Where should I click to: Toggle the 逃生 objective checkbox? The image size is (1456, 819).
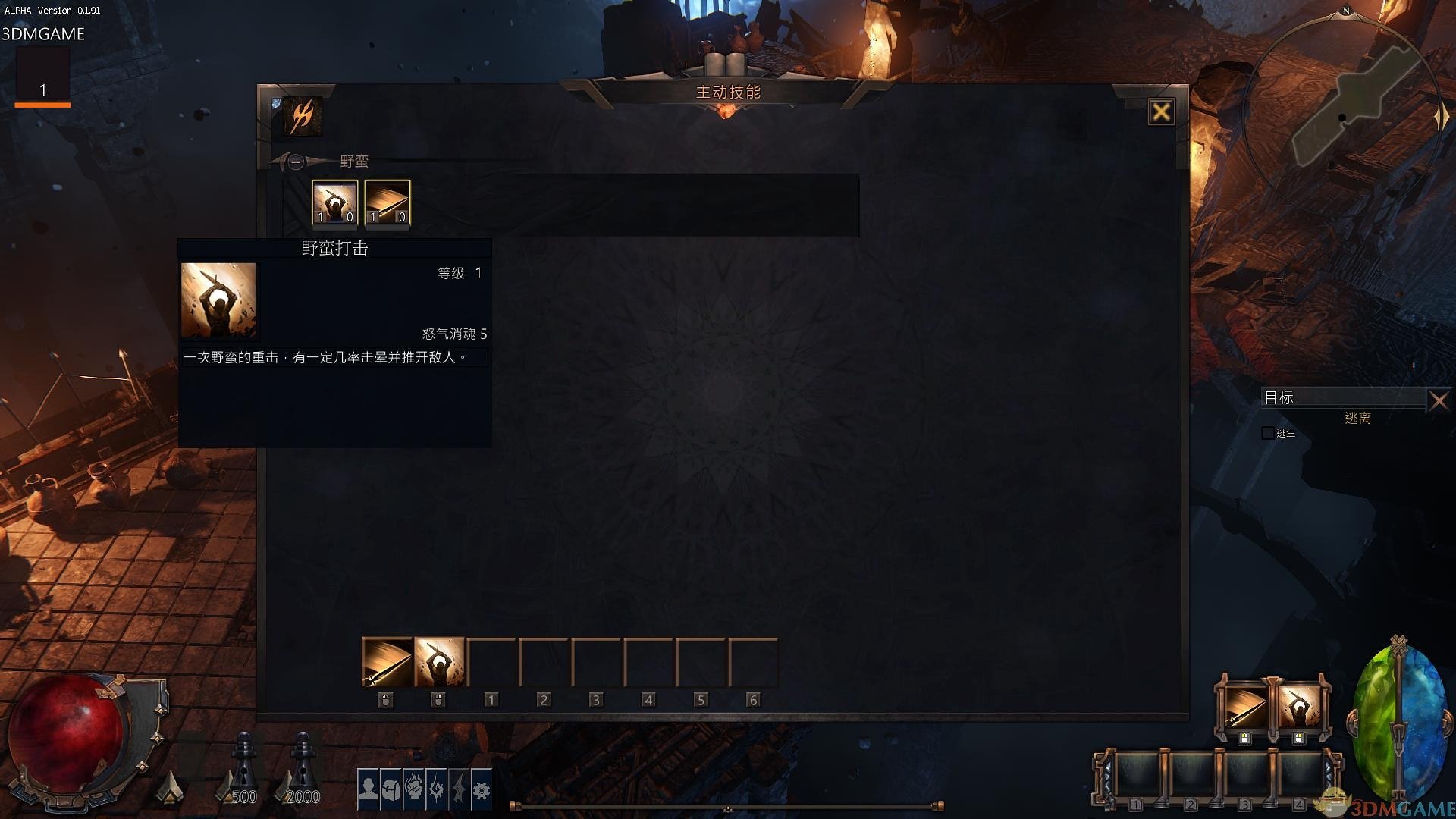[1267, 433]
